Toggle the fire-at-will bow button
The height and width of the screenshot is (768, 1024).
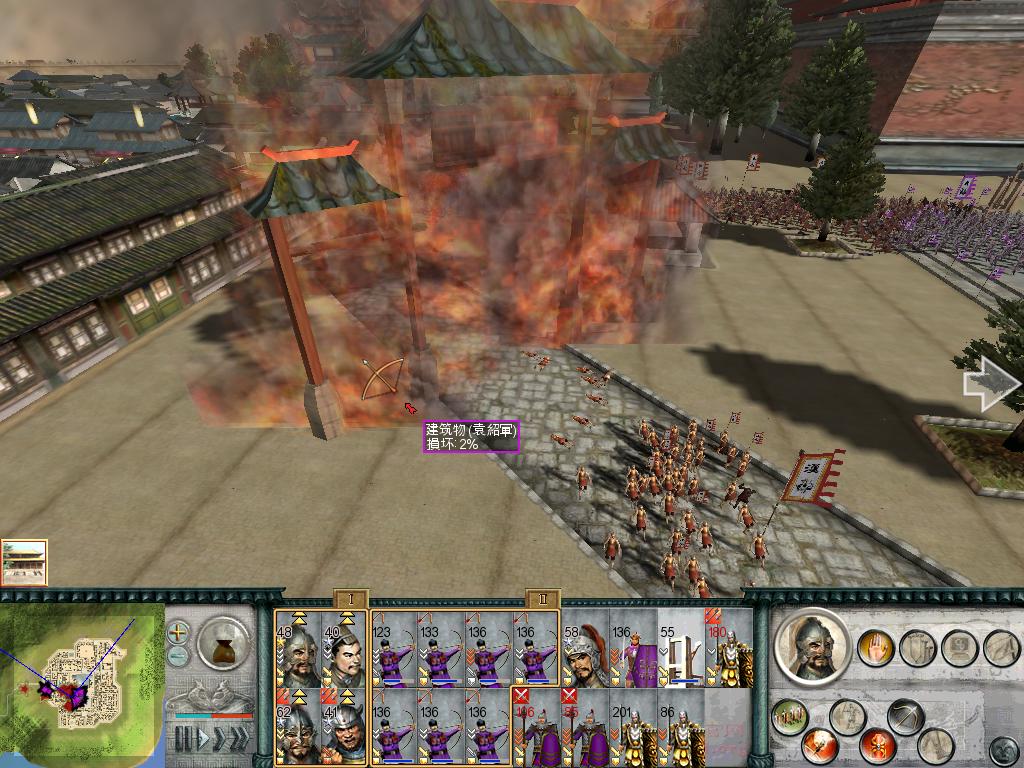905,718
